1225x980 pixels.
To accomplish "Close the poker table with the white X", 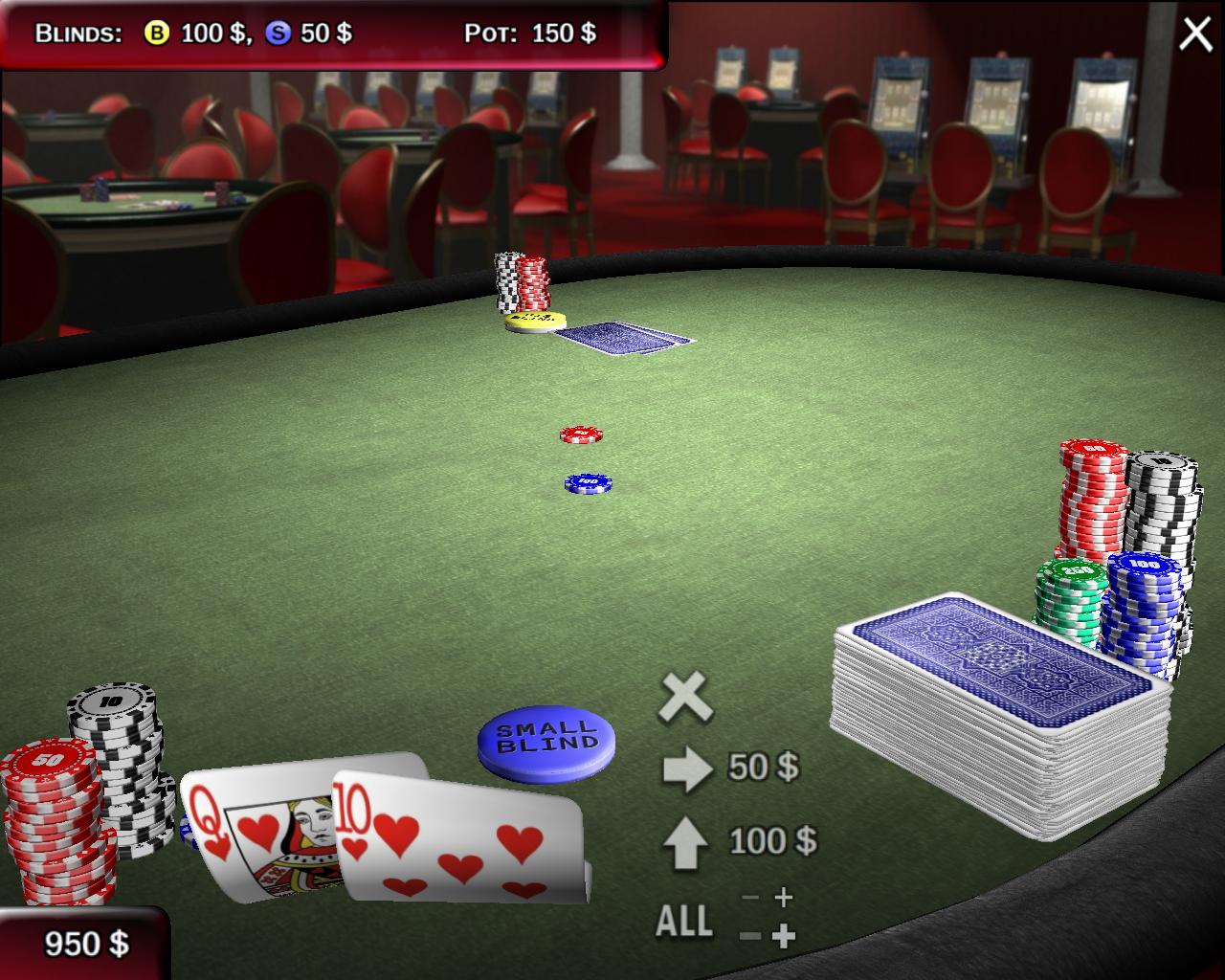I will (1195, 33).
